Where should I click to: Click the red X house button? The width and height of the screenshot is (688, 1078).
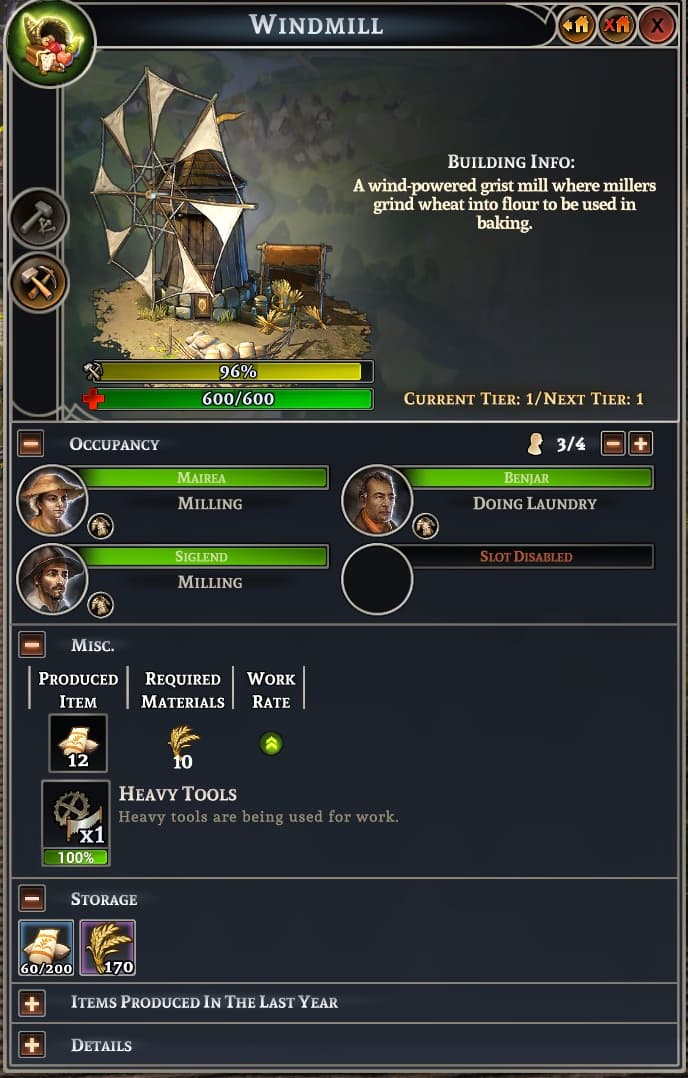[x=617, y=25]
